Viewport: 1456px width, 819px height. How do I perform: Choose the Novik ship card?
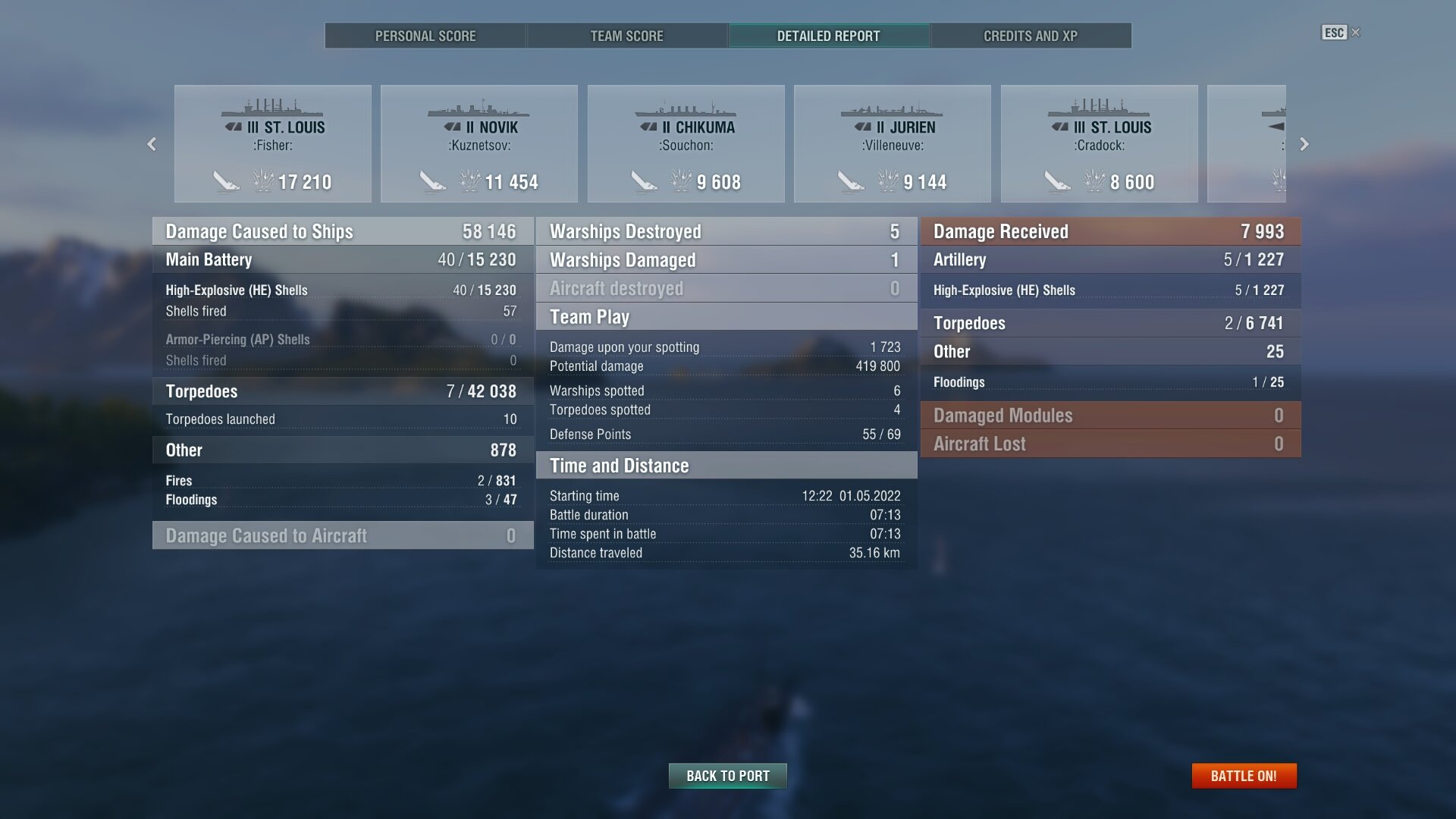pos(479,144)
